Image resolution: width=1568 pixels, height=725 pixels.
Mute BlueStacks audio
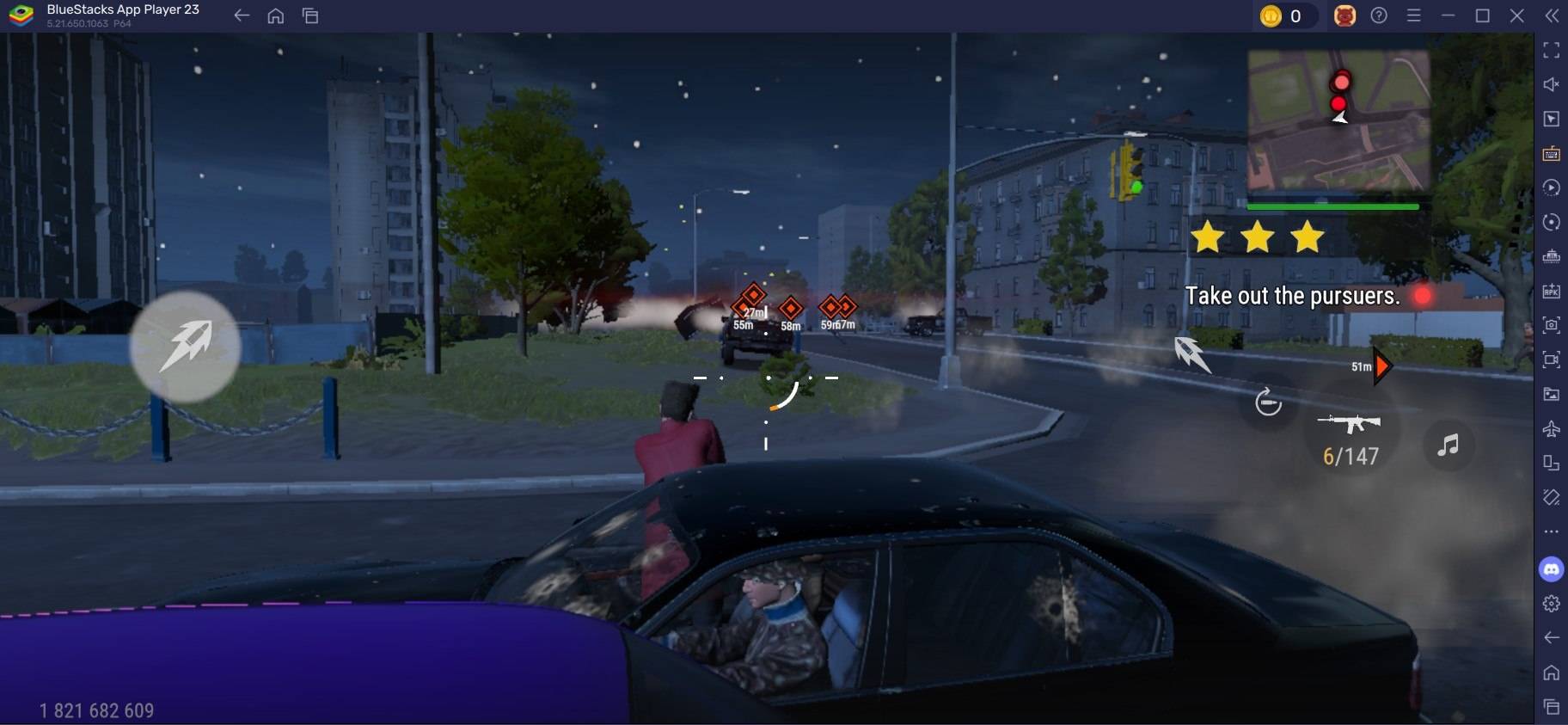coord(1552,83)
